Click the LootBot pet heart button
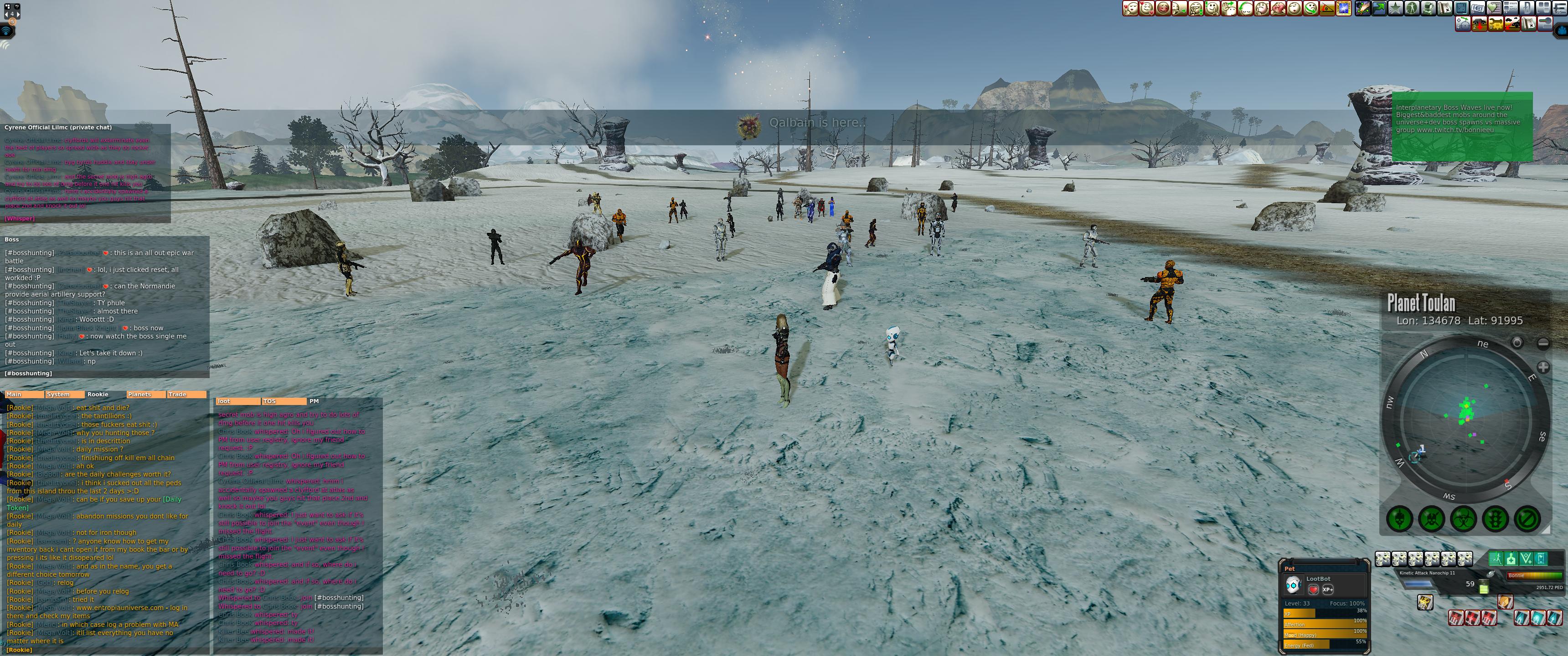1568x656 pixels. click(1313, 589)
